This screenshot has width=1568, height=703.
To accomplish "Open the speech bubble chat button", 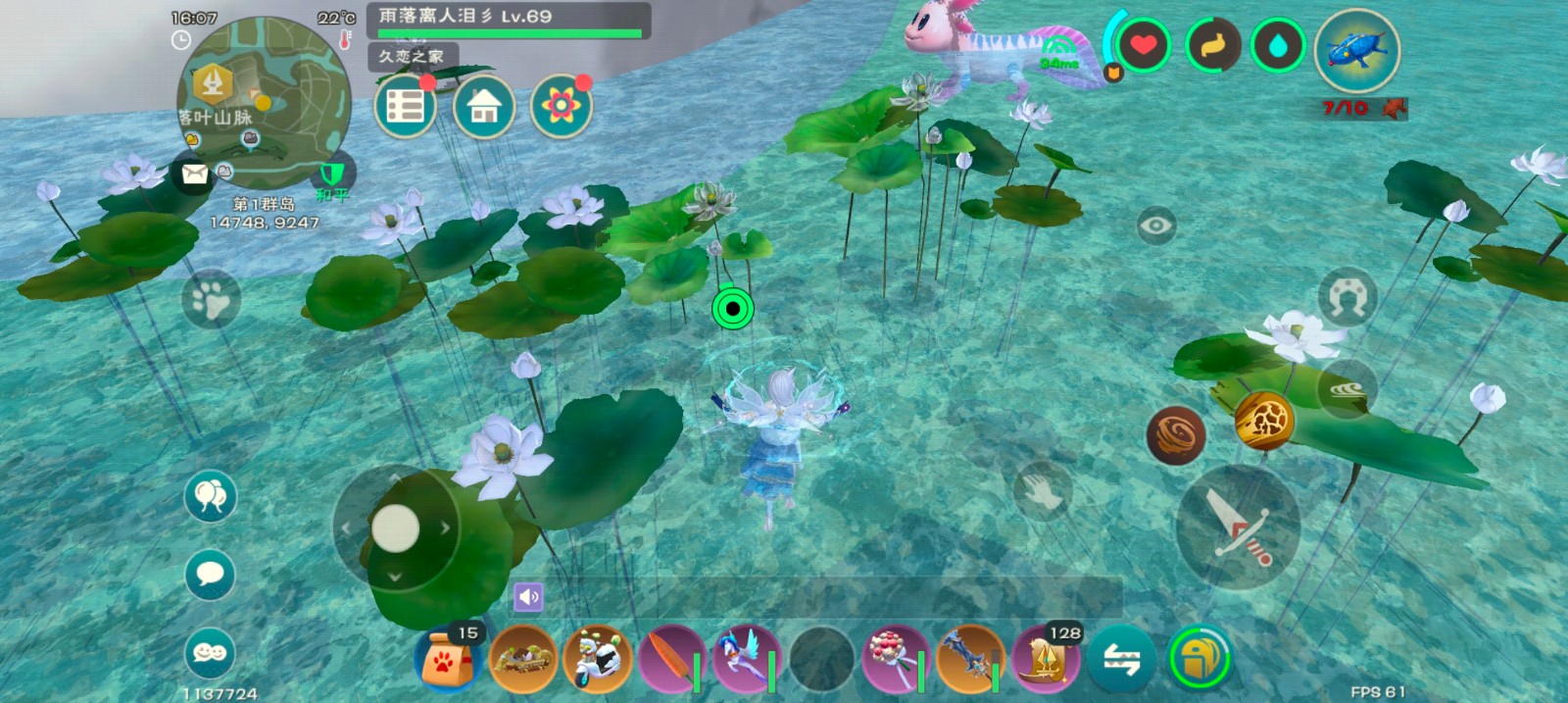I will (210, 574).
